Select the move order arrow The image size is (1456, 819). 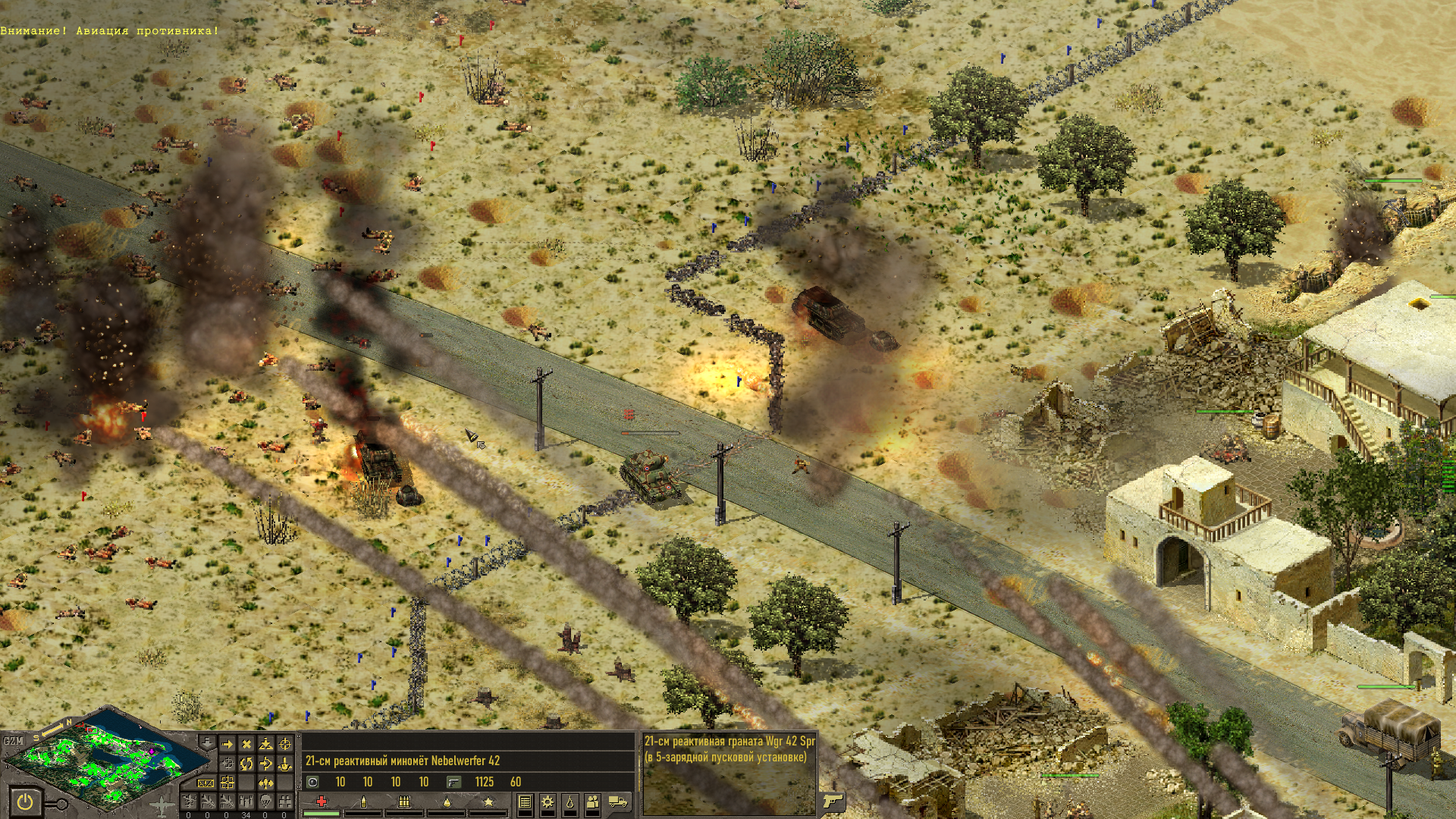coord(227,745)
